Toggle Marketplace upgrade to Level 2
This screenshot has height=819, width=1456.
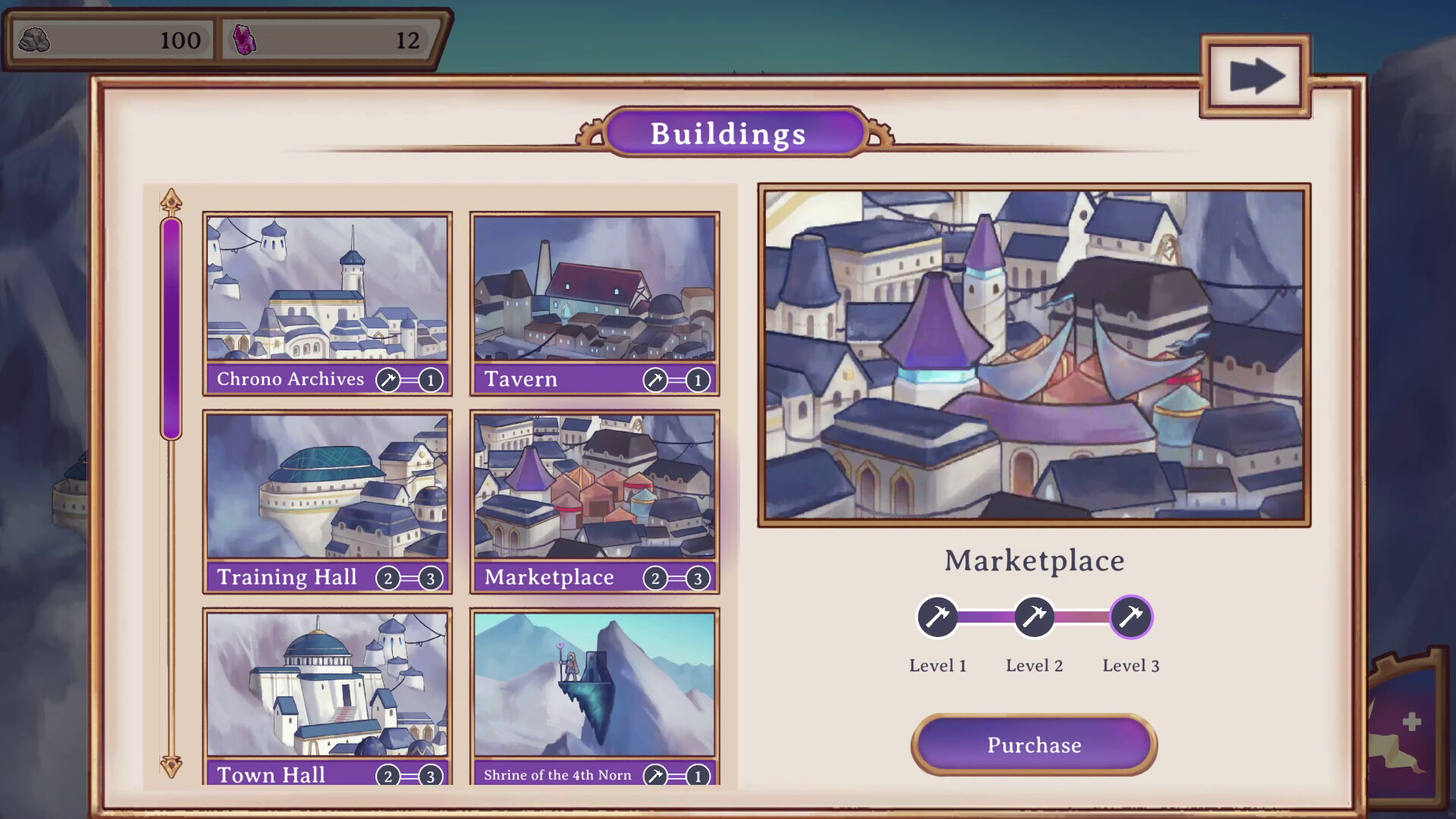tap(1034, 617)
